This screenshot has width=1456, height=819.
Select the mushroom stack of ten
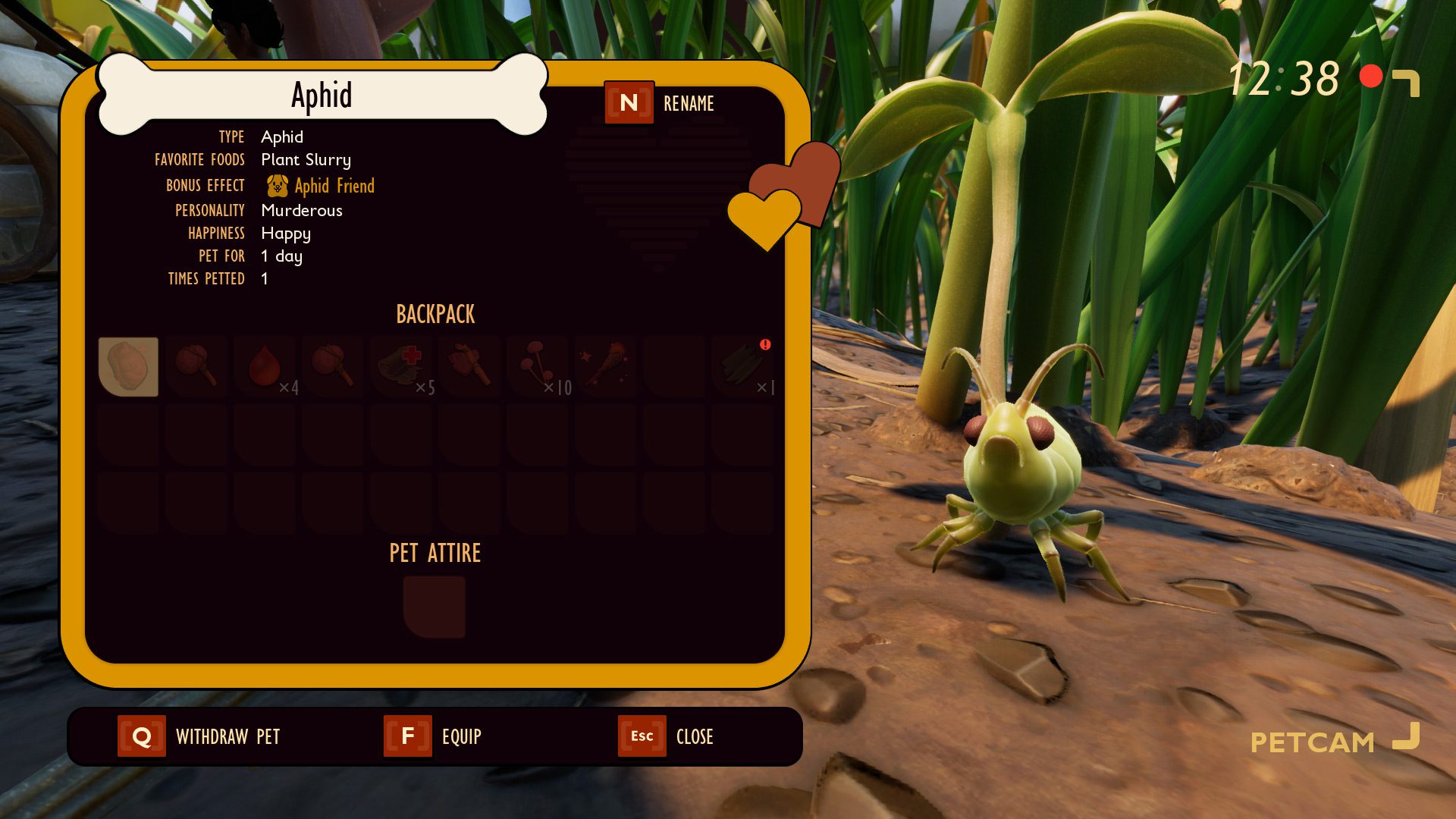coord(537,366)
